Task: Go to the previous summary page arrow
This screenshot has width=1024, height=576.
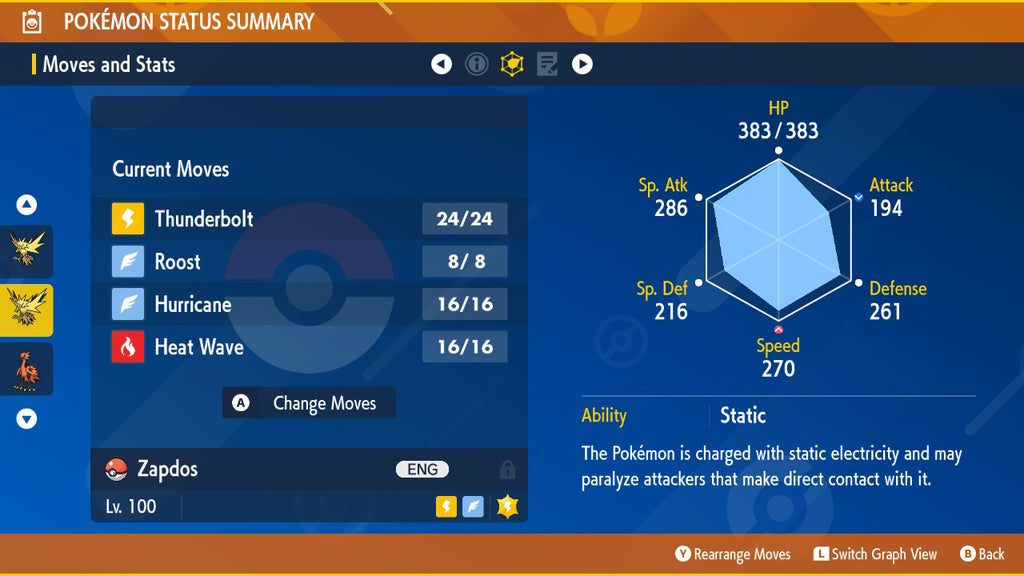Action: (441, 65)
